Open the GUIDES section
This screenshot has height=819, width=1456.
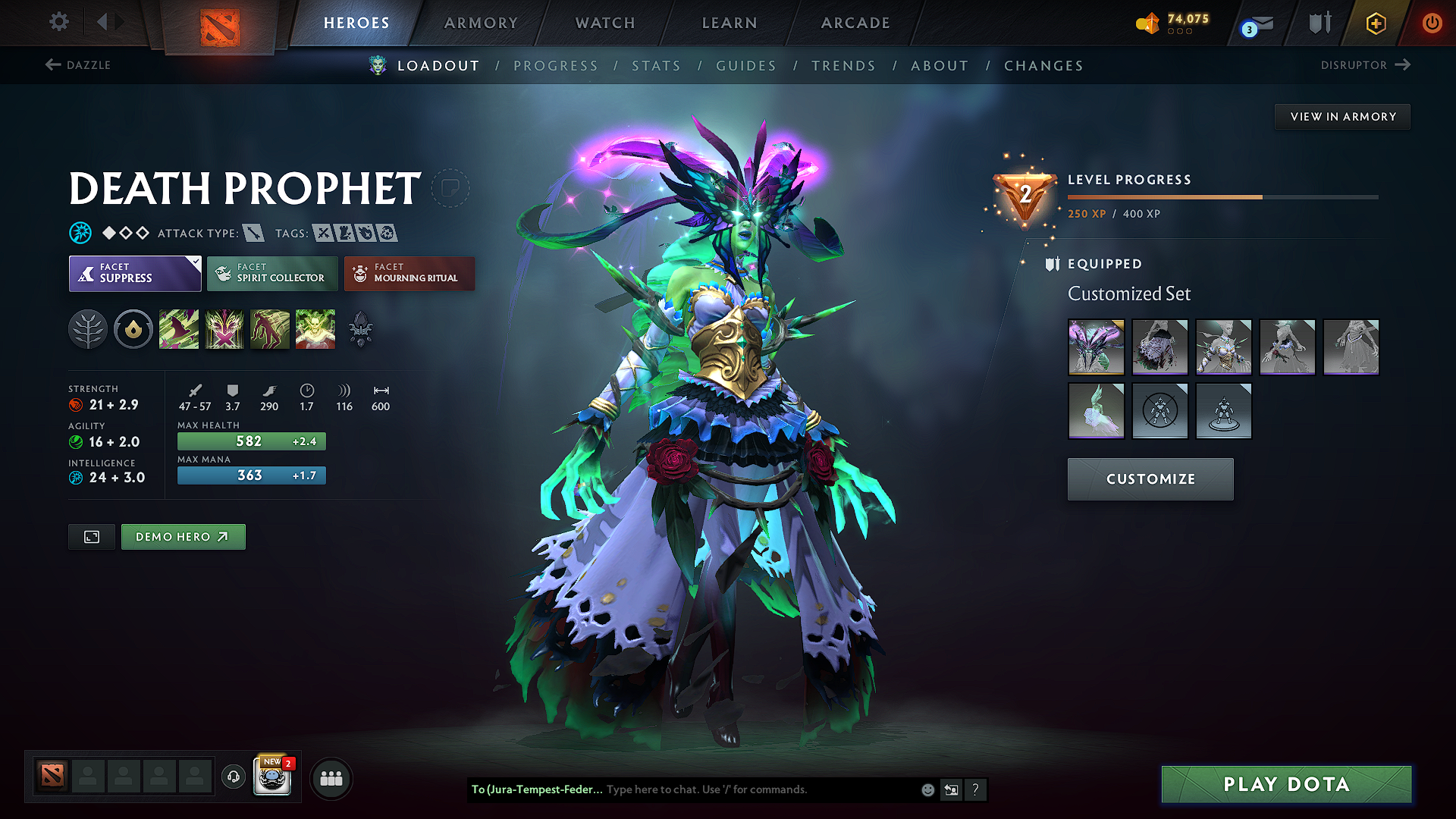[x=745, y=66]
